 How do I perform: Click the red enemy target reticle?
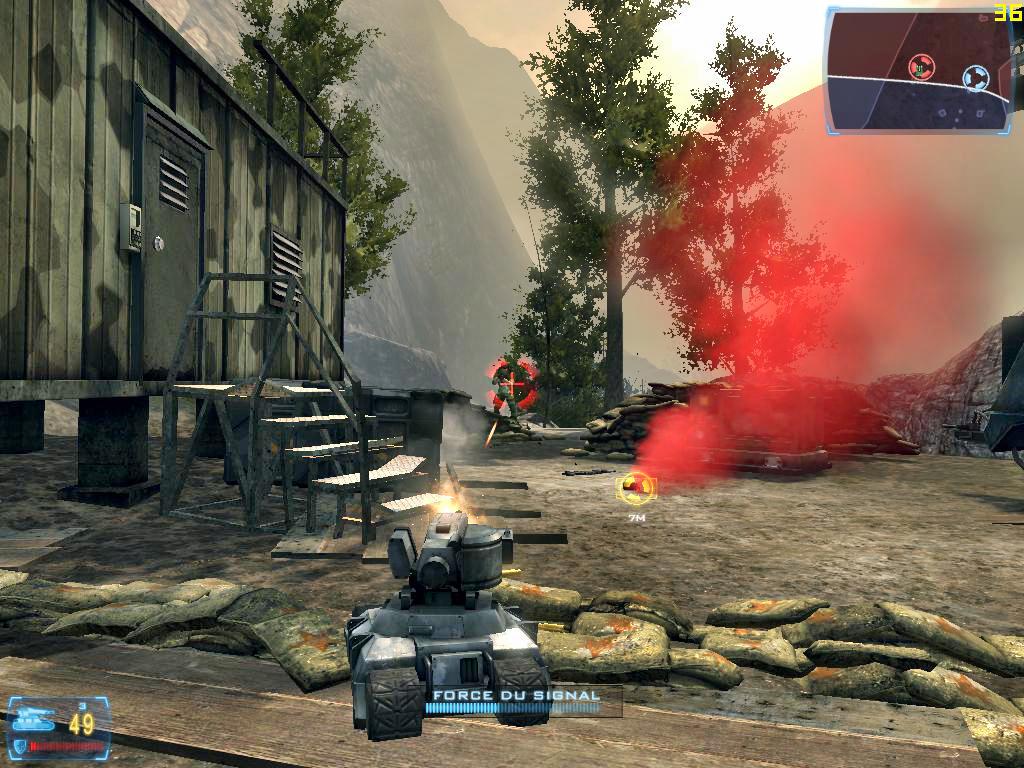(513, 381)
